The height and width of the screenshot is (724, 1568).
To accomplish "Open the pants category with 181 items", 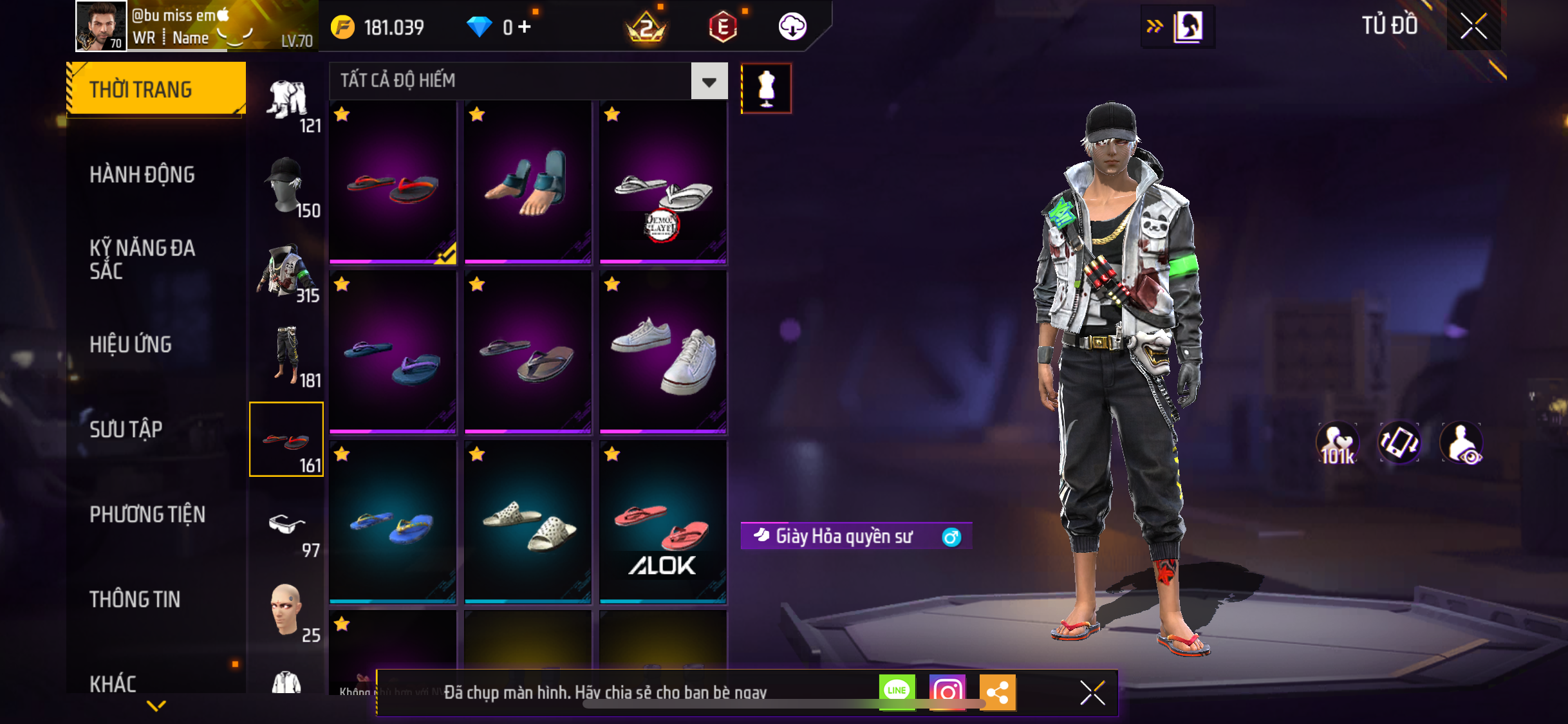I will (x=287, y=357).
